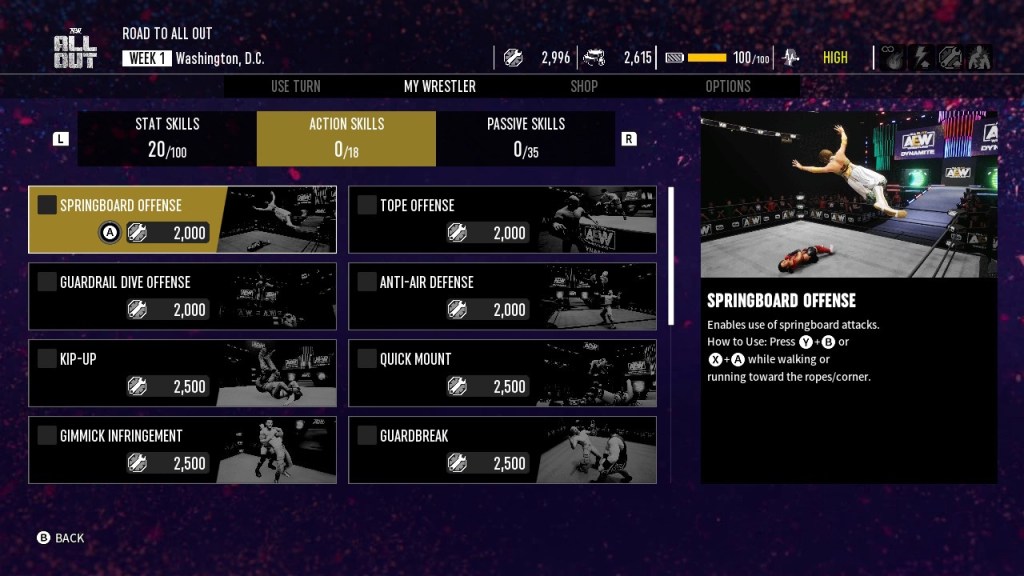The height and width of the screenshot is (576, 1024).
Task: Pick the Guardrail Dive Offense skill
Action: point(182,296)
